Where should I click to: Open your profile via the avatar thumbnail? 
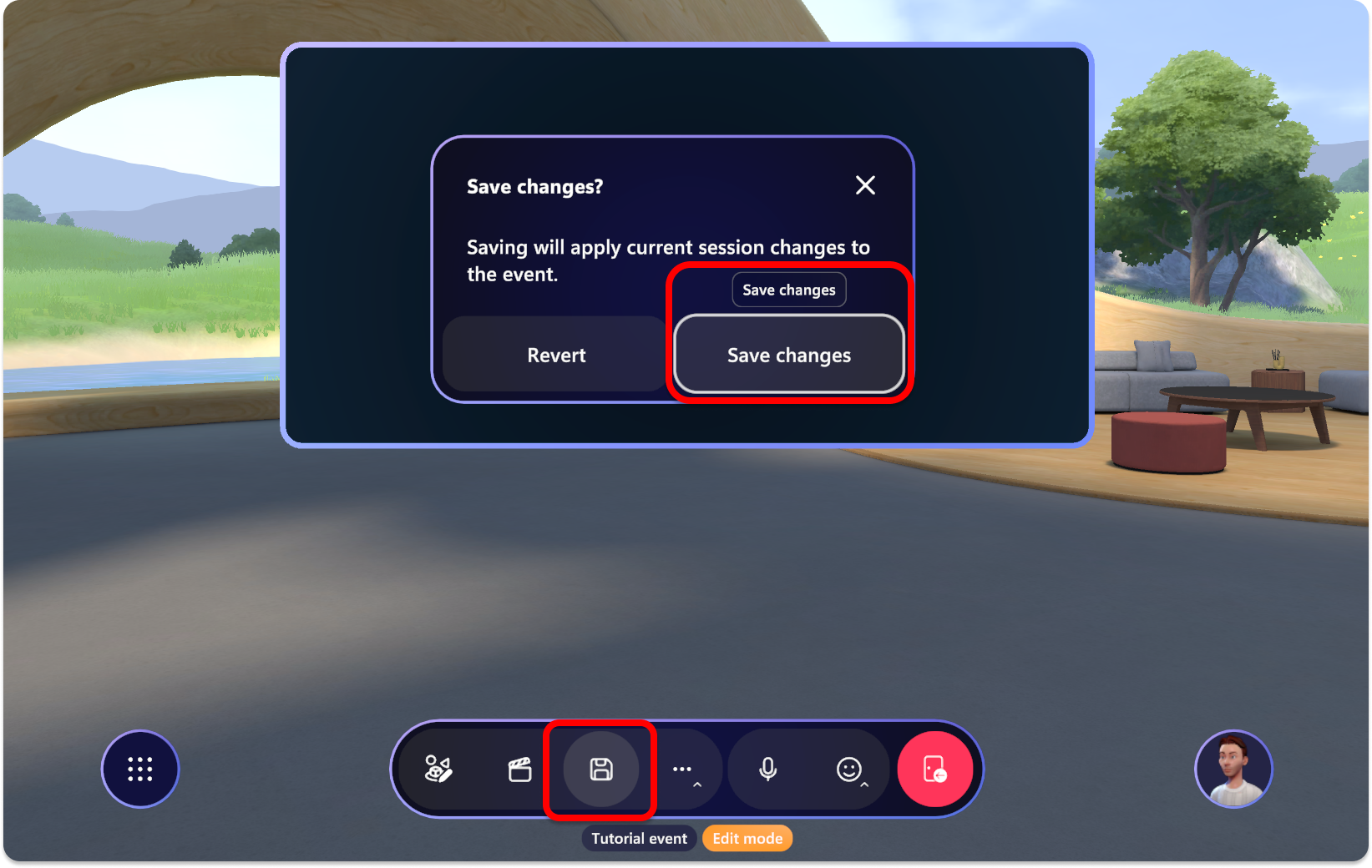click(1233, 769)
